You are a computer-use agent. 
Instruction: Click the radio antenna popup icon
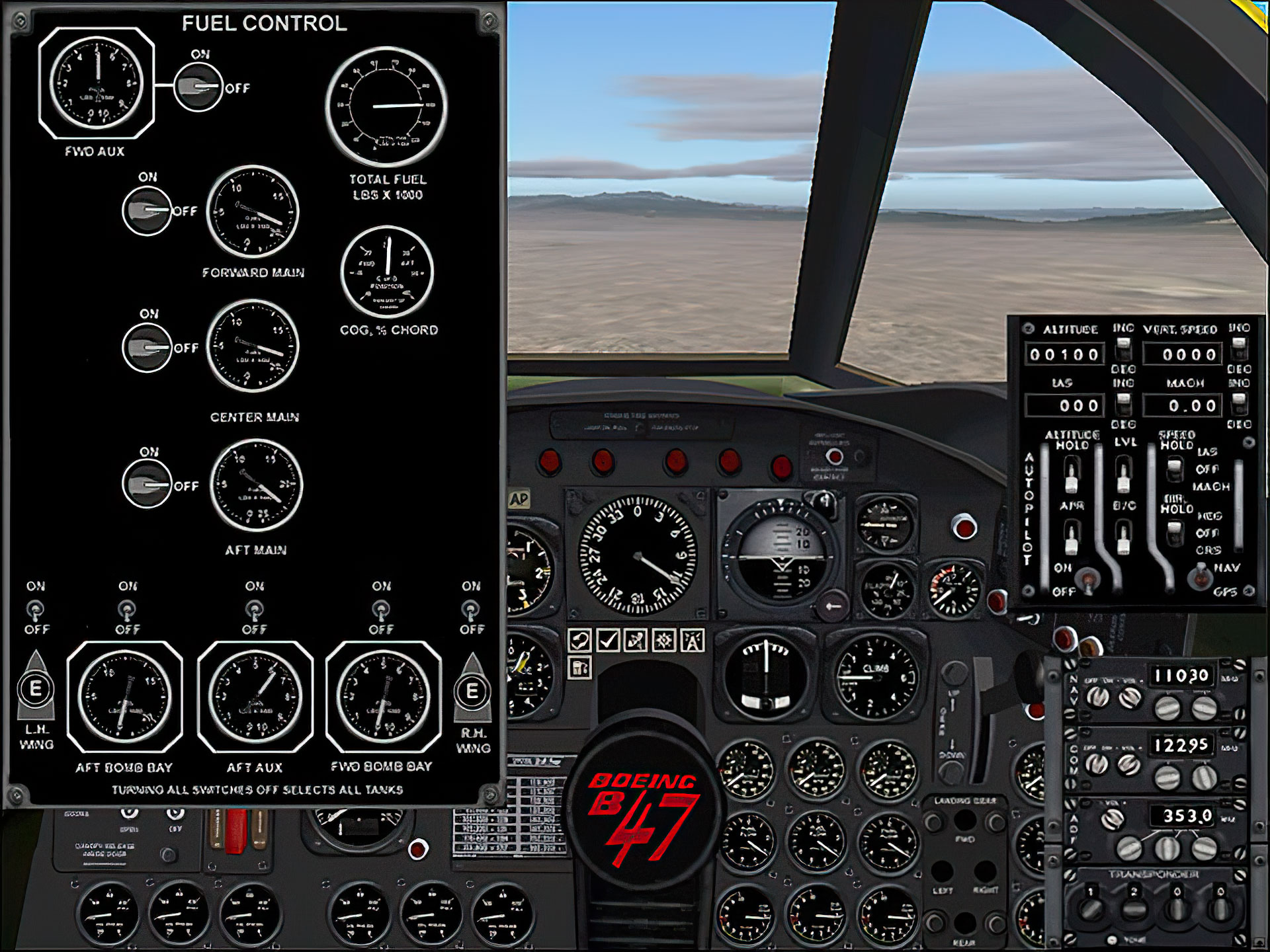coord(693,640)
